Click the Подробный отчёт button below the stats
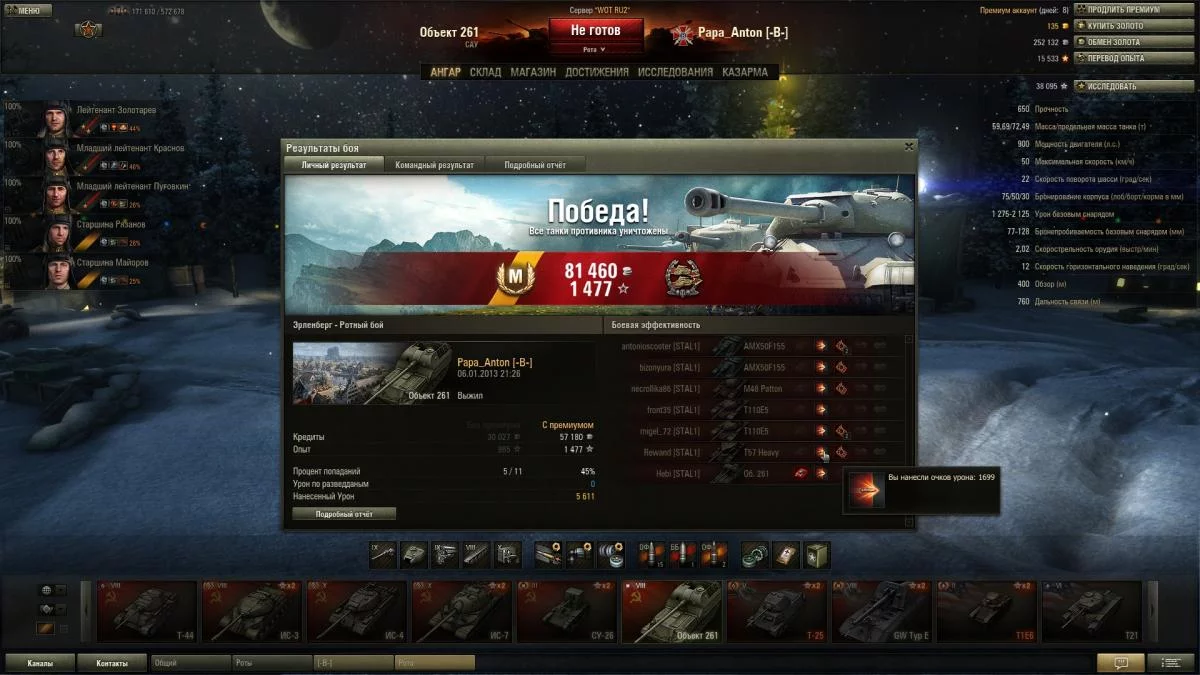 [344, 514]
